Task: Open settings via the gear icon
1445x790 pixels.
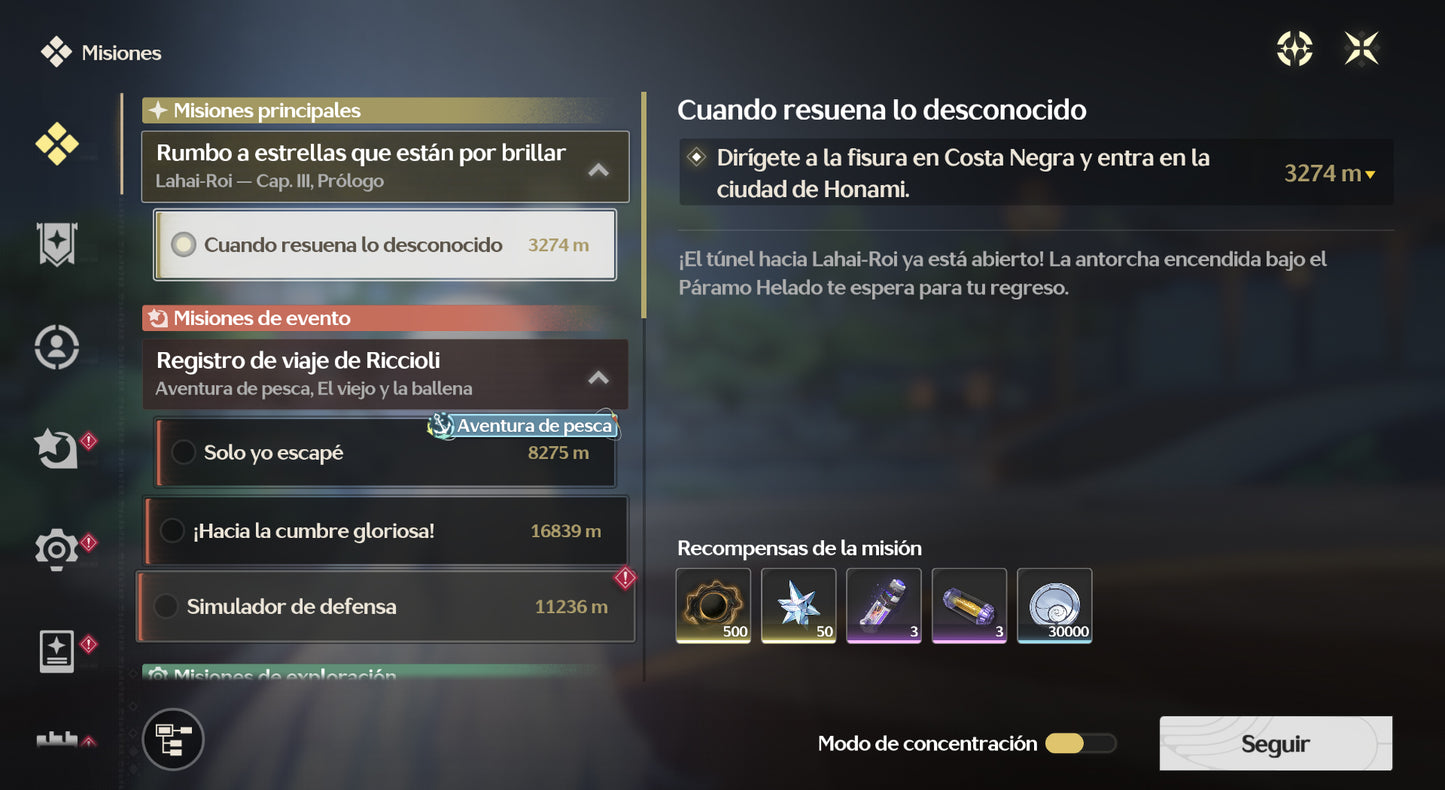Action: click(57, 549)
